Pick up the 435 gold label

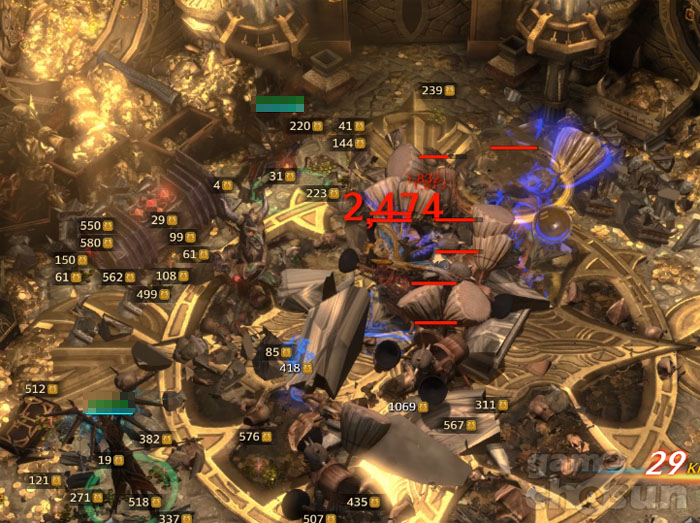(364, 502)
